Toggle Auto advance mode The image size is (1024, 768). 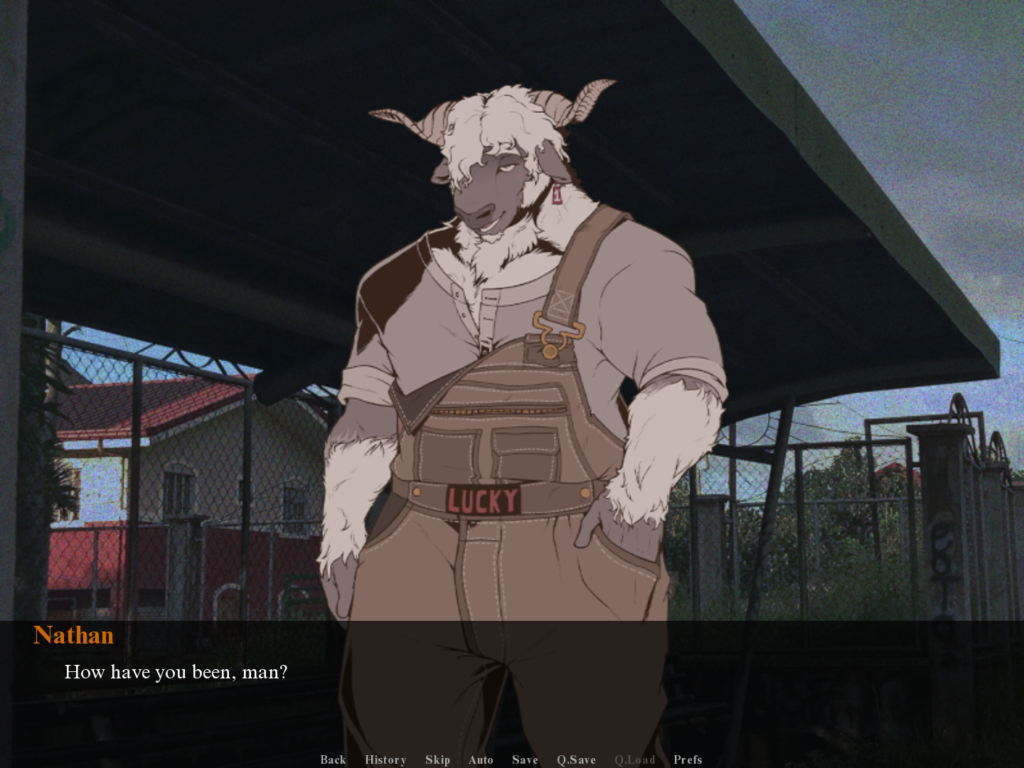point(481,760)
